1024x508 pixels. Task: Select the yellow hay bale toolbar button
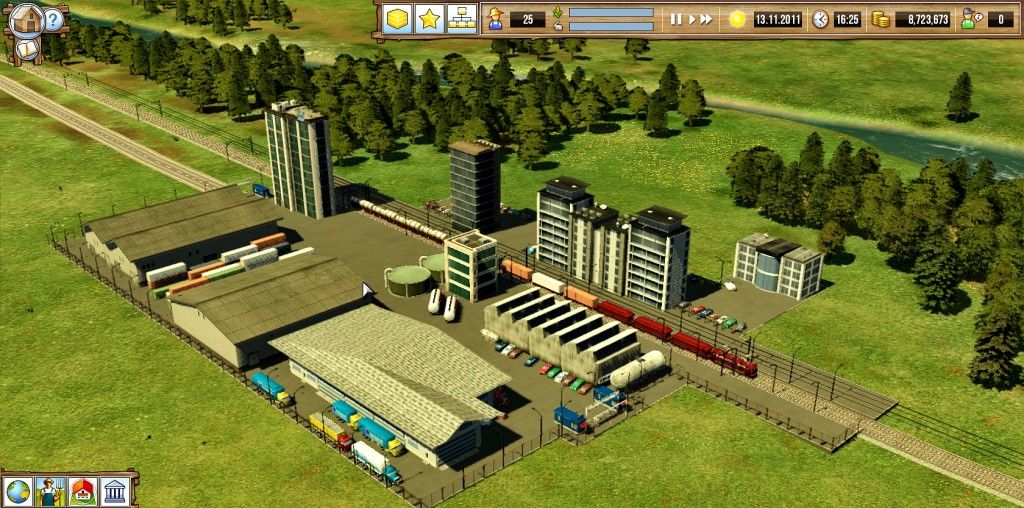point(398,19)
